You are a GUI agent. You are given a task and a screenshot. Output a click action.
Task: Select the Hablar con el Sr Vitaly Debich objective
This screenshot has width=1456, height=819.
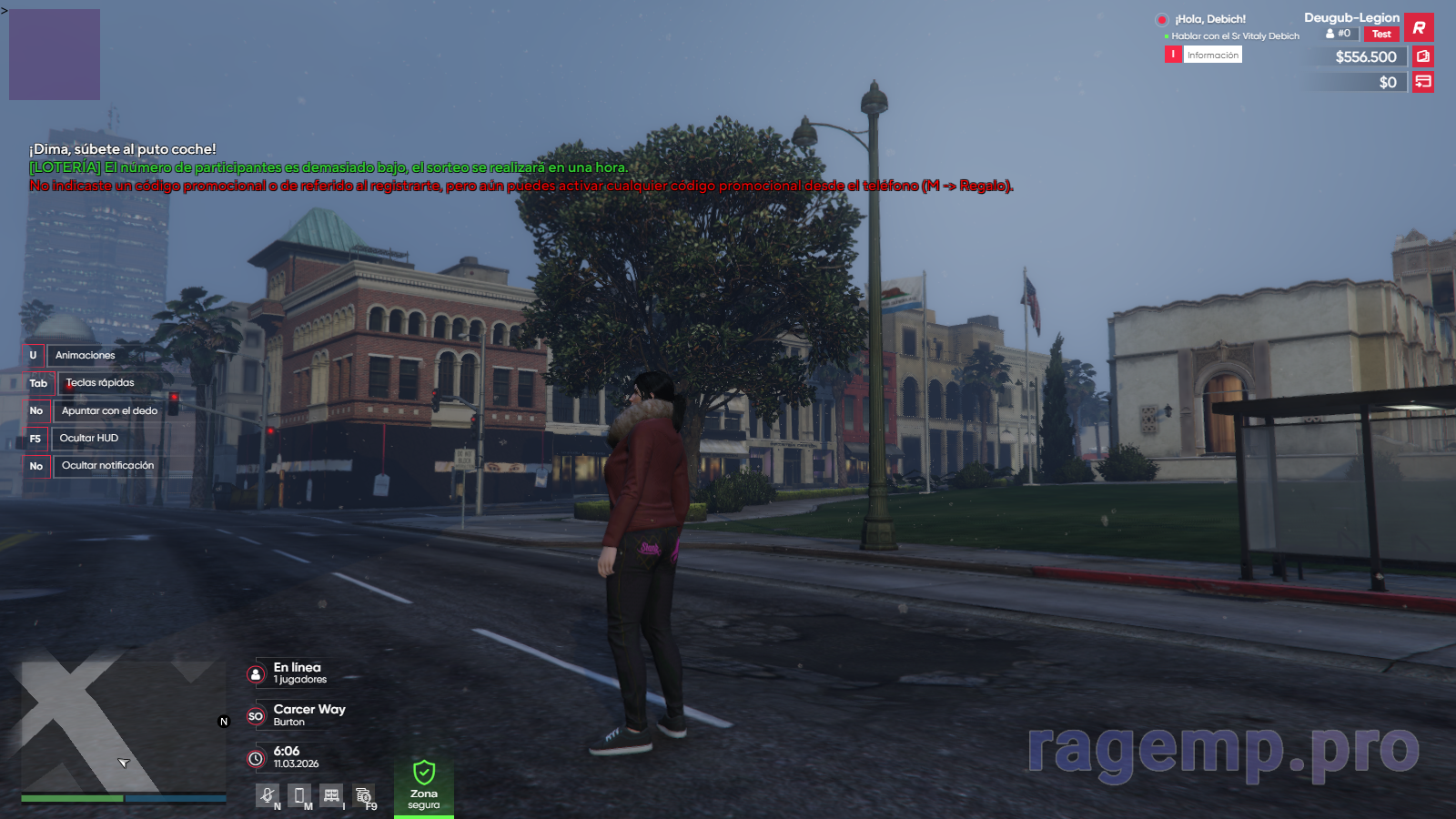(x=1235, y=36)
